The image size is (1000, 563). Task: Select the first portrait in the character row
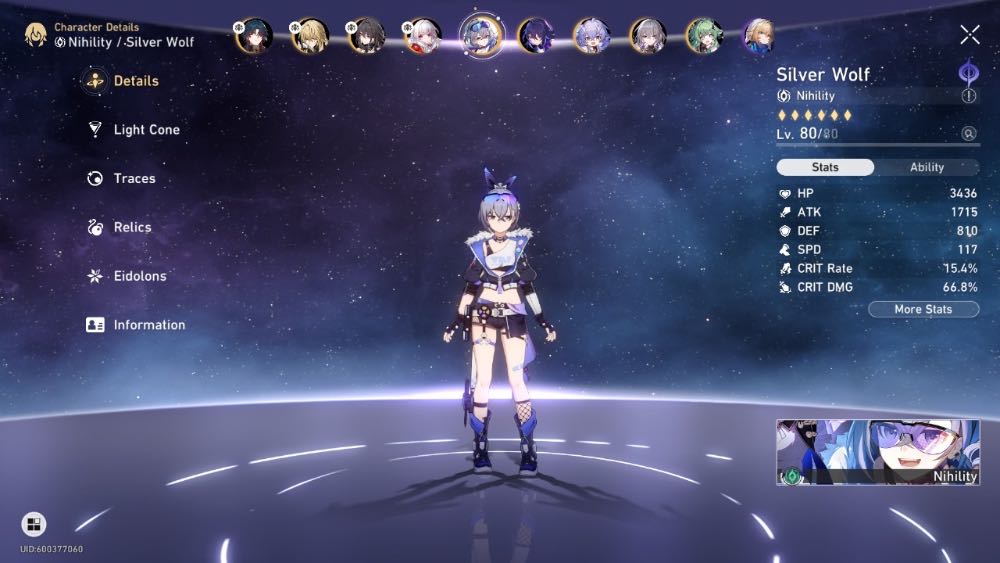tap(253, 36)
